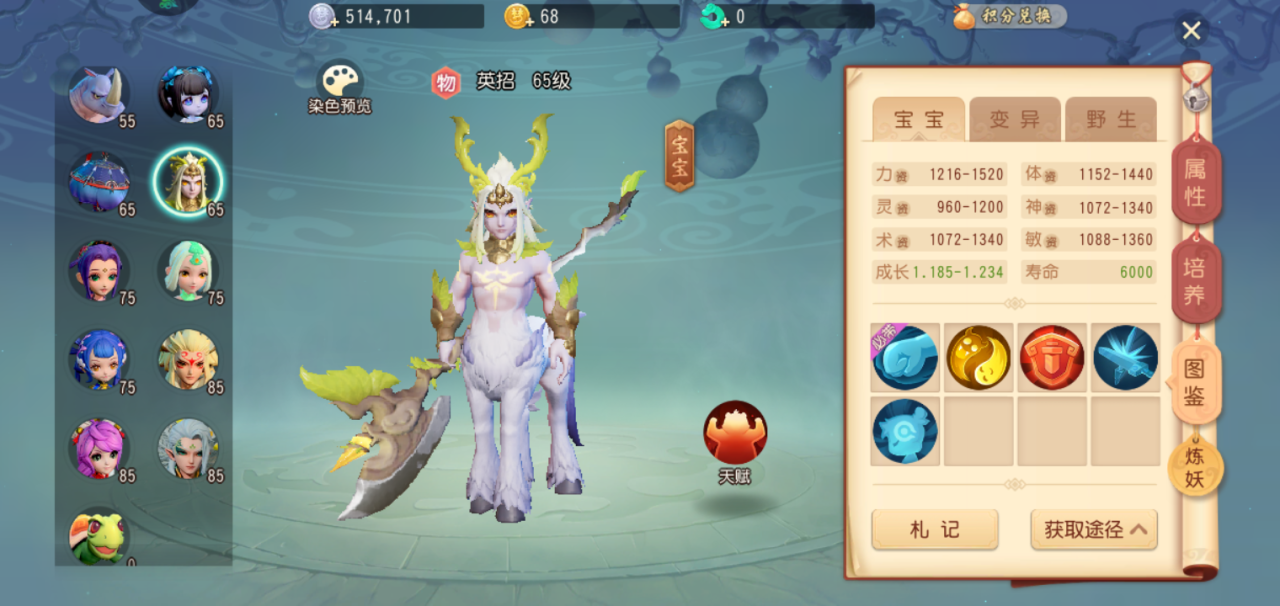Switch to the 培养 side tab

tap(1195, 281)
